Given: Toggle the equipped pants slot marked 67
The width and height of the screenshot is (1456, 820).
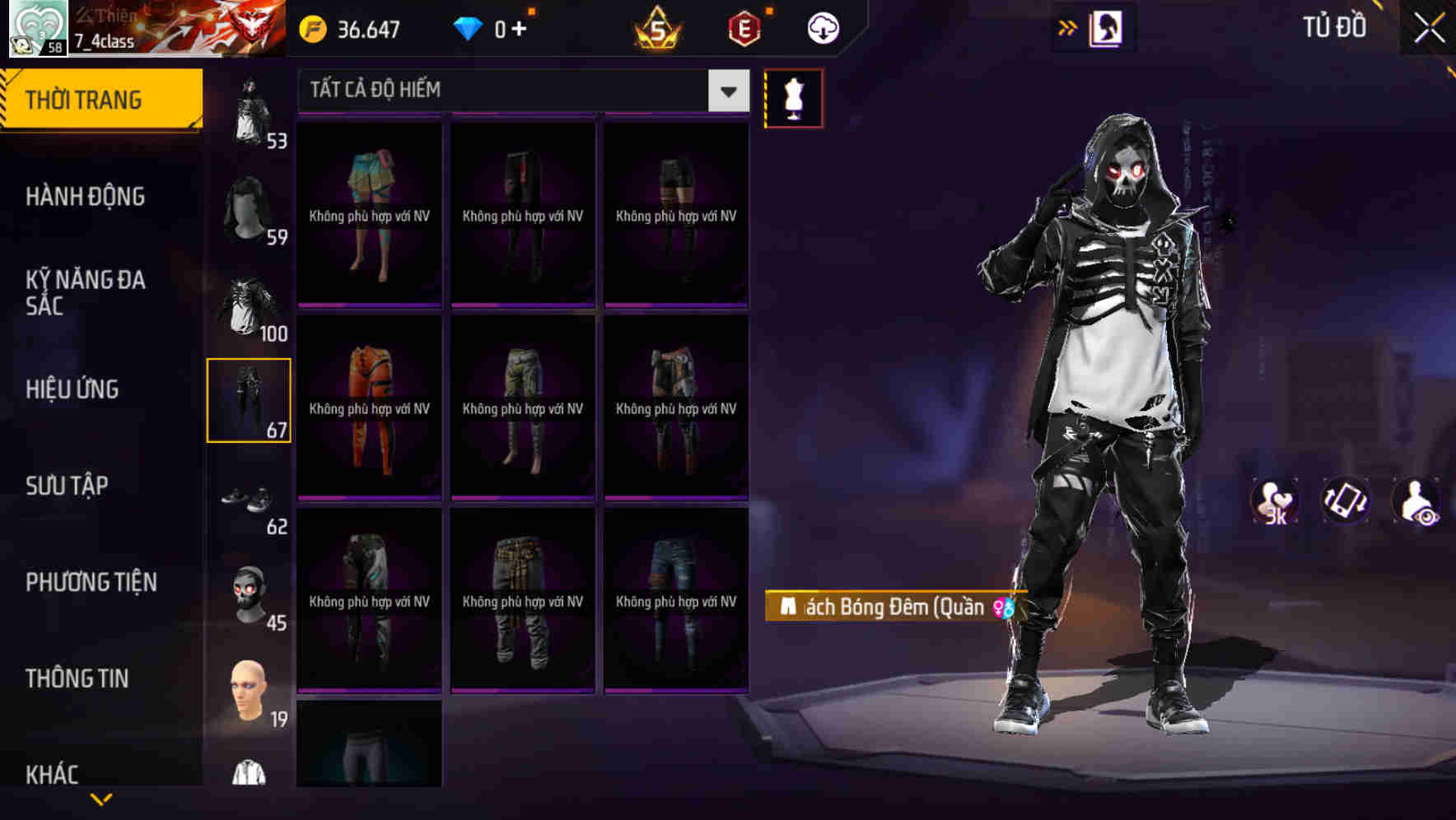Looking at the screenshot, I should pyautogui.click(x=250, y=400).
